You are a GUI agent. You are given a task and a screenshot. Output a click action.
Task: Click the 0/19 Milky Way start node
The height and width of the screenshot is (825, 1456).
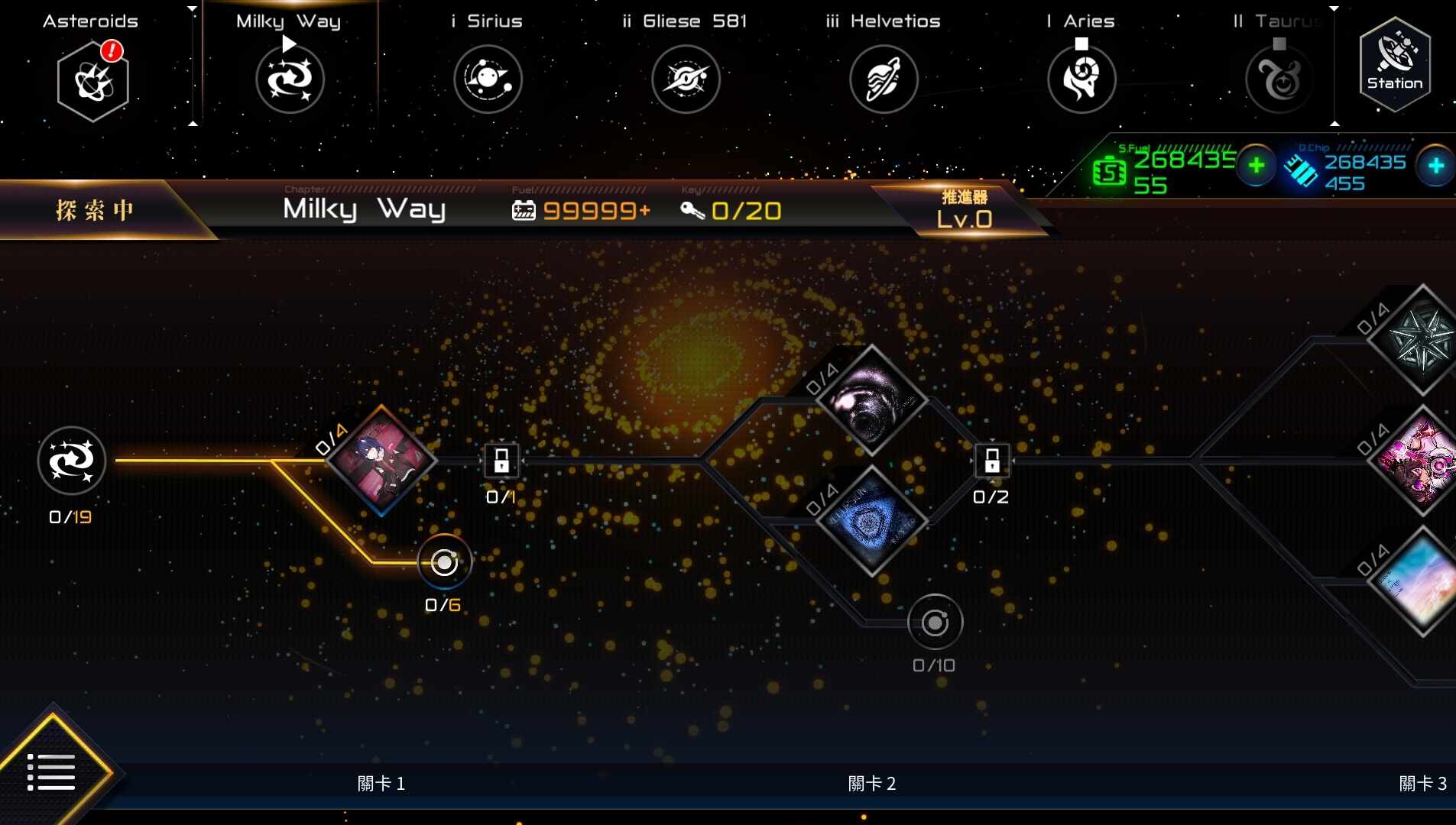tap(72, 461)
